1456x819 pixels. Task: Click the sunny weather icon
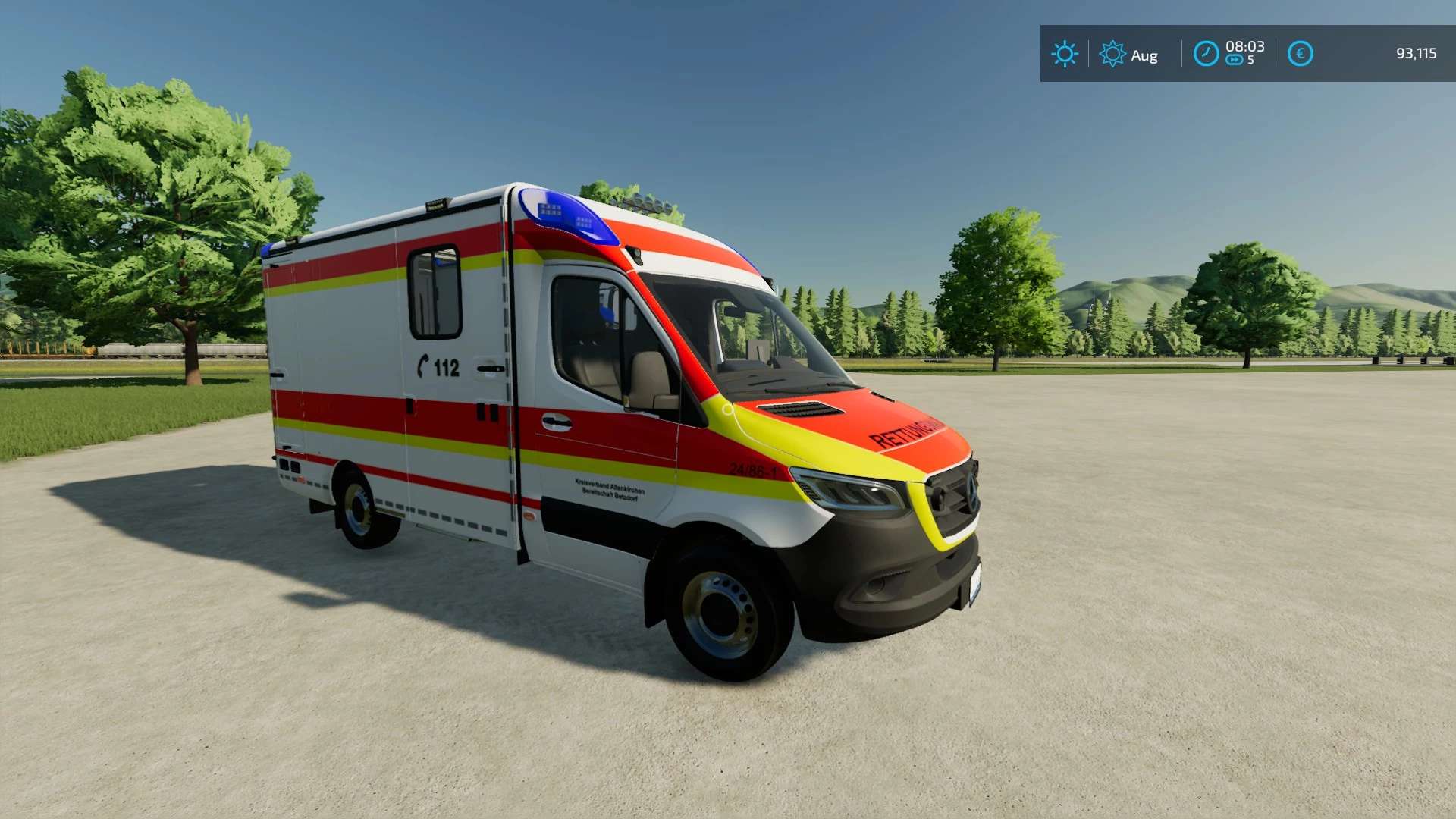(x=1064, y=54)
